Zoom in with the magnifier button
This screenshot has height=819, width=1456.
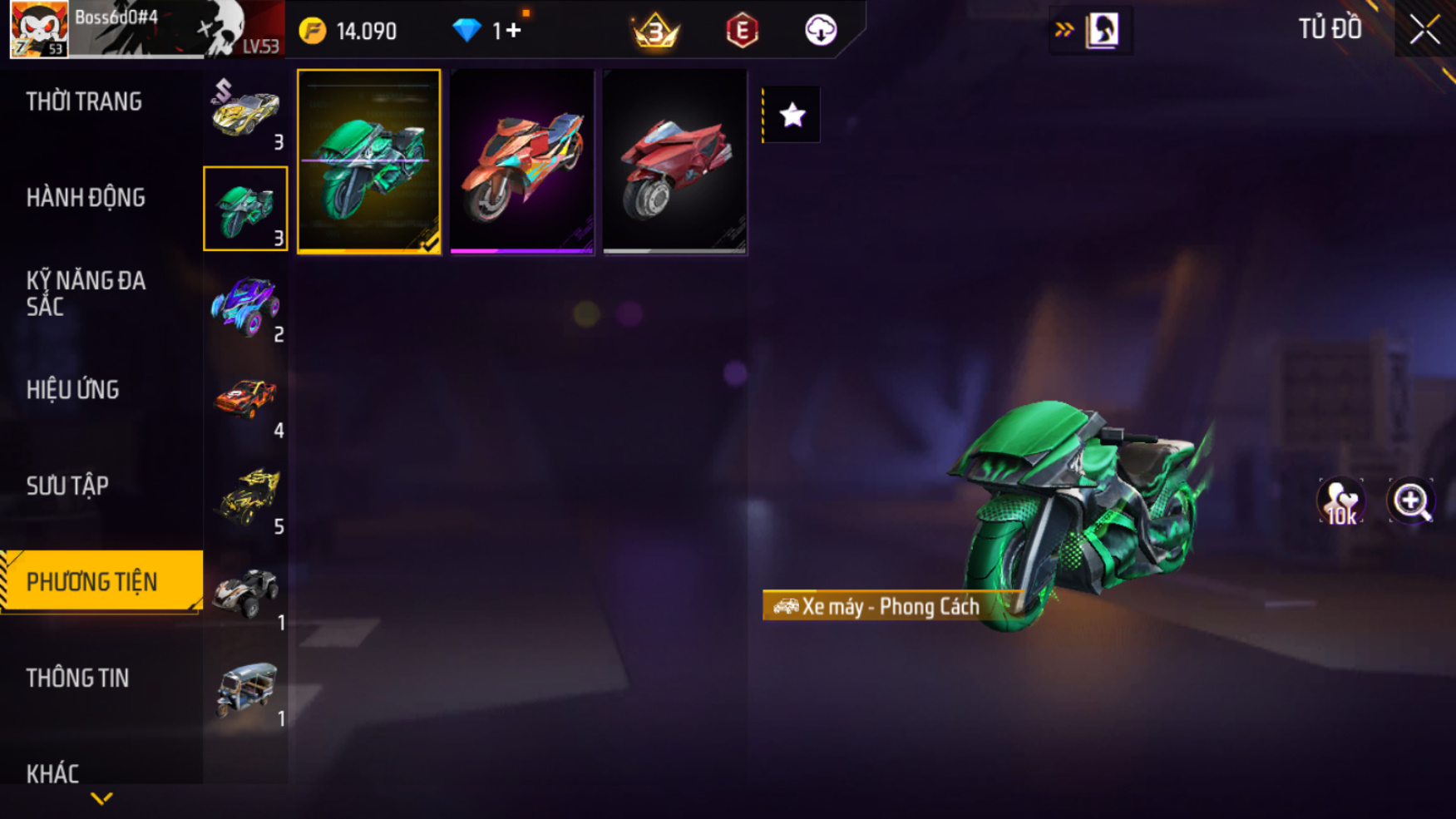click(1411, 501)
